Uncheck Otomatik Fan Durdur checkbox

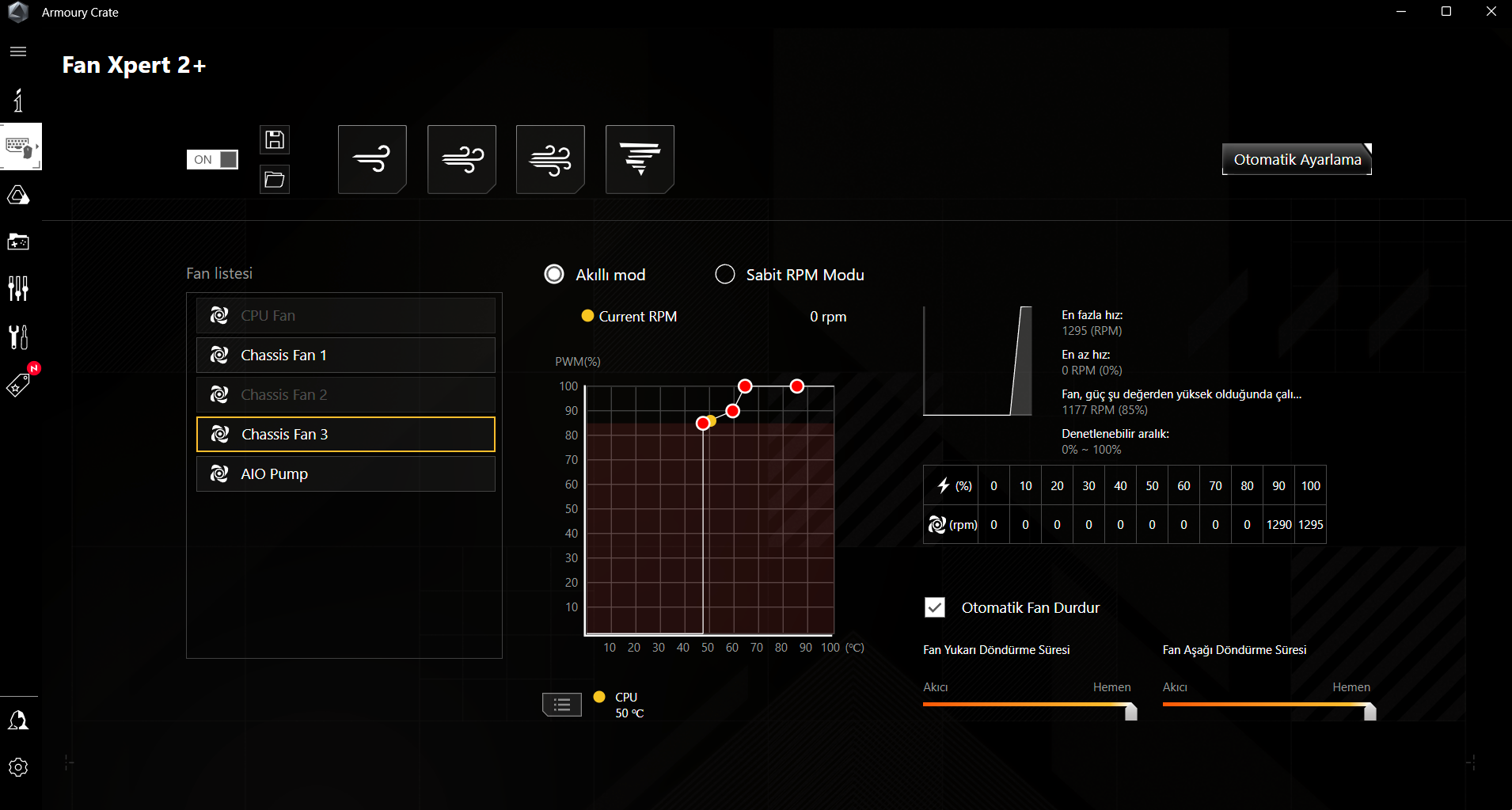tap(935, 607)
